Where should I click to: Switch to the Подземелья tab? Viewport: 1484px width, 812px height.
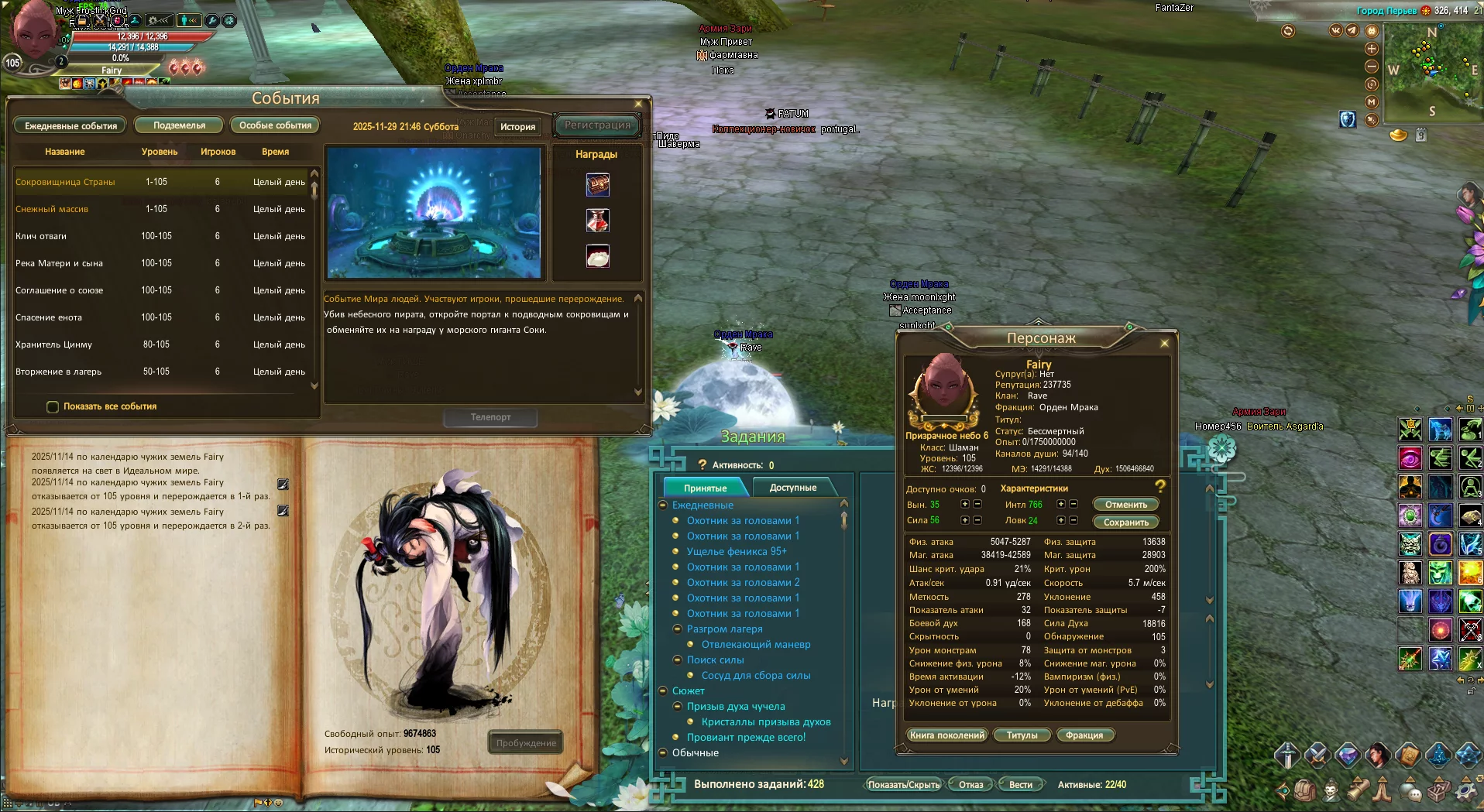[179, 125]
